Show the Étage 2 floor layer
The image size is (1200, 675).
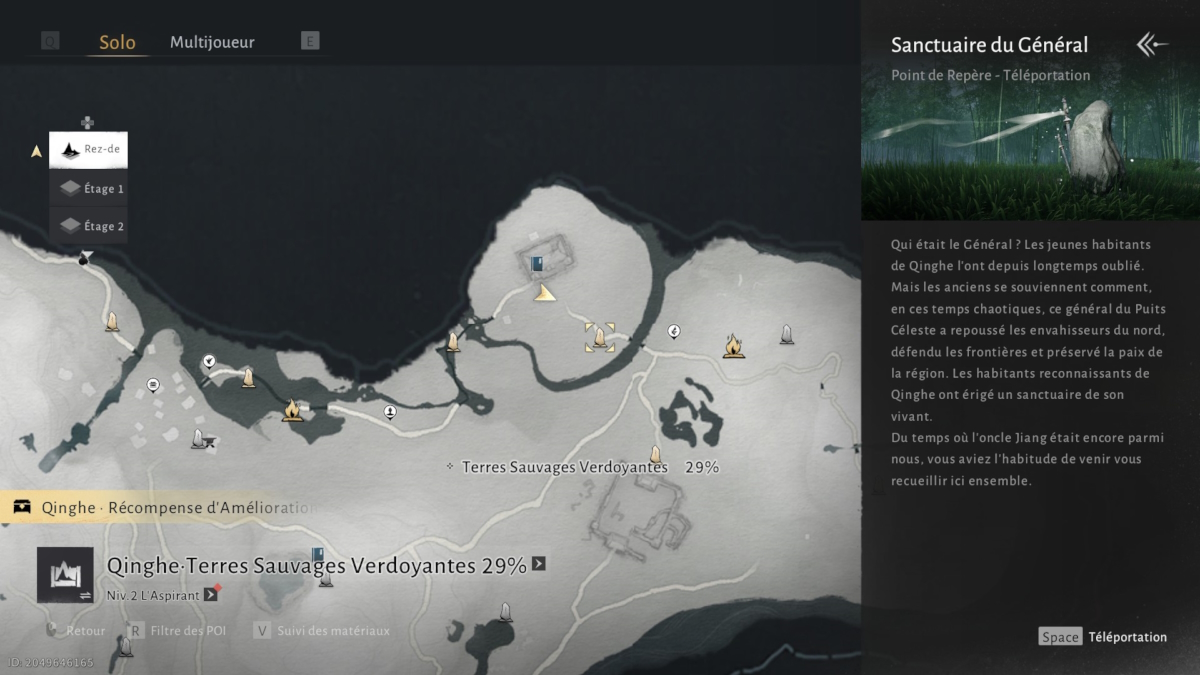click(89, 226)
